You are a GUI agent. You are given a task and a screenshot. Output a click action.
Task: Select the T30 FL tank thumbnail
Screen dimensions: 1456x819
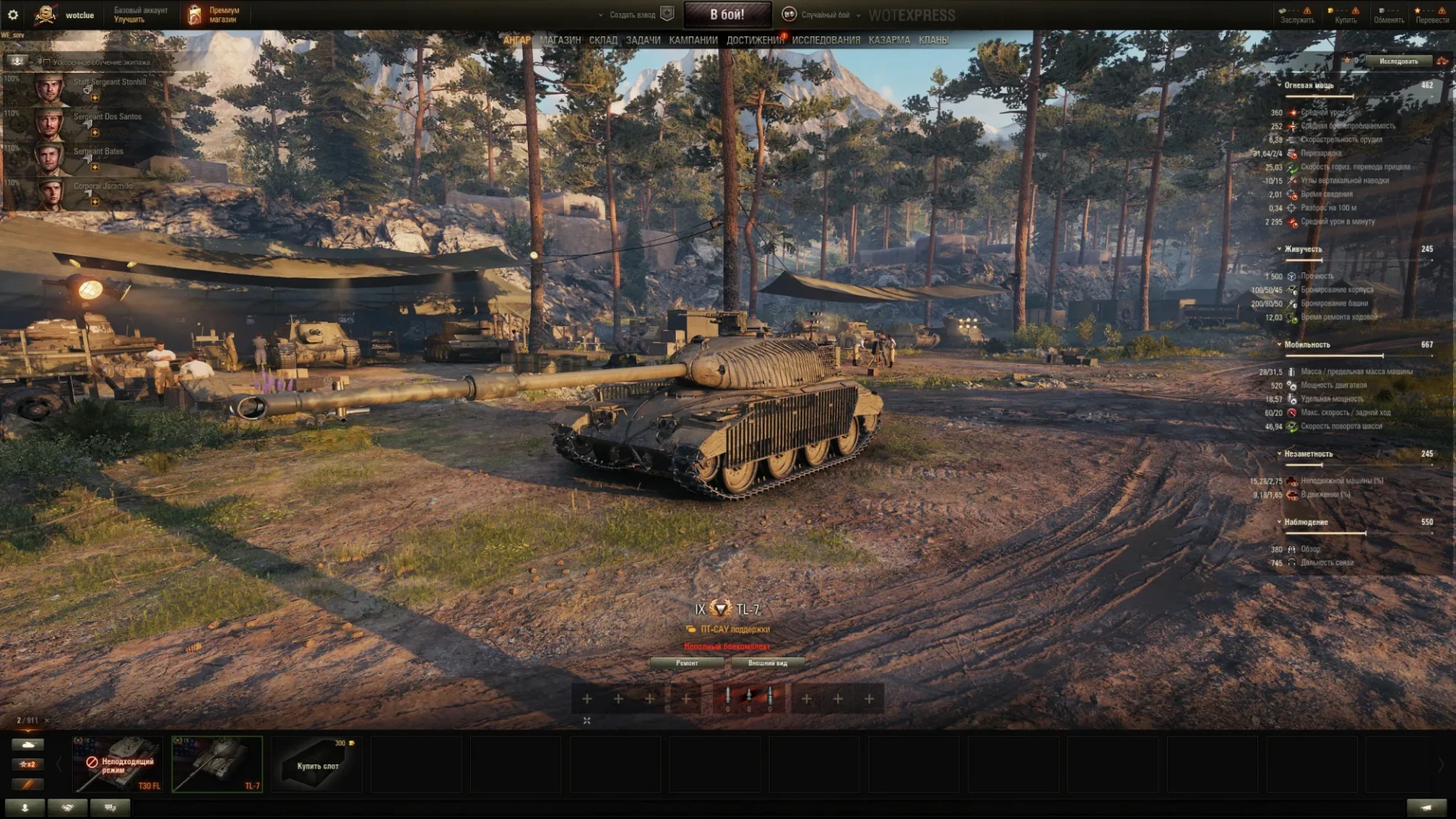pos(118,764)
